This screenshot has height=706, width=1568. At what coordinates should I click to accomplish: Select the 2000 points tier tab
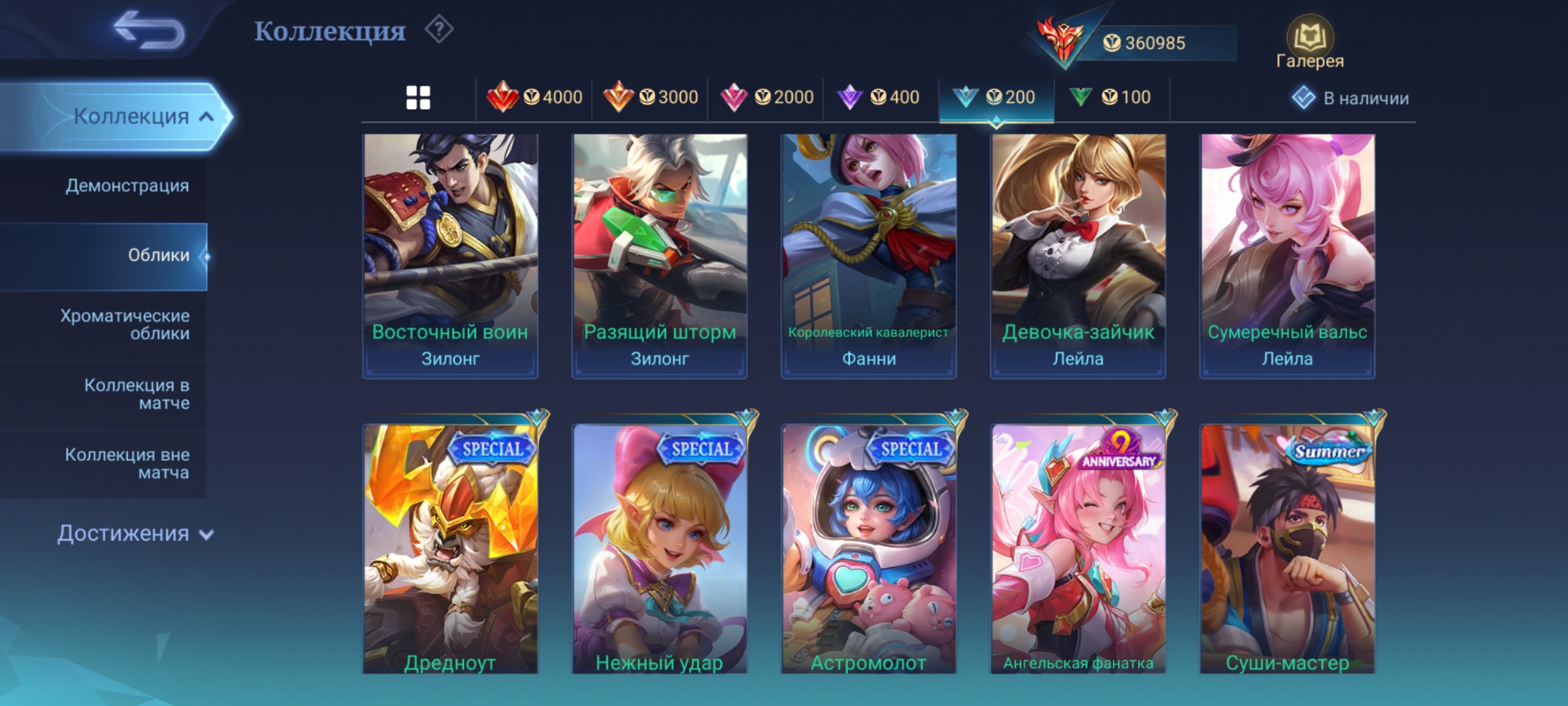point(766,97)
